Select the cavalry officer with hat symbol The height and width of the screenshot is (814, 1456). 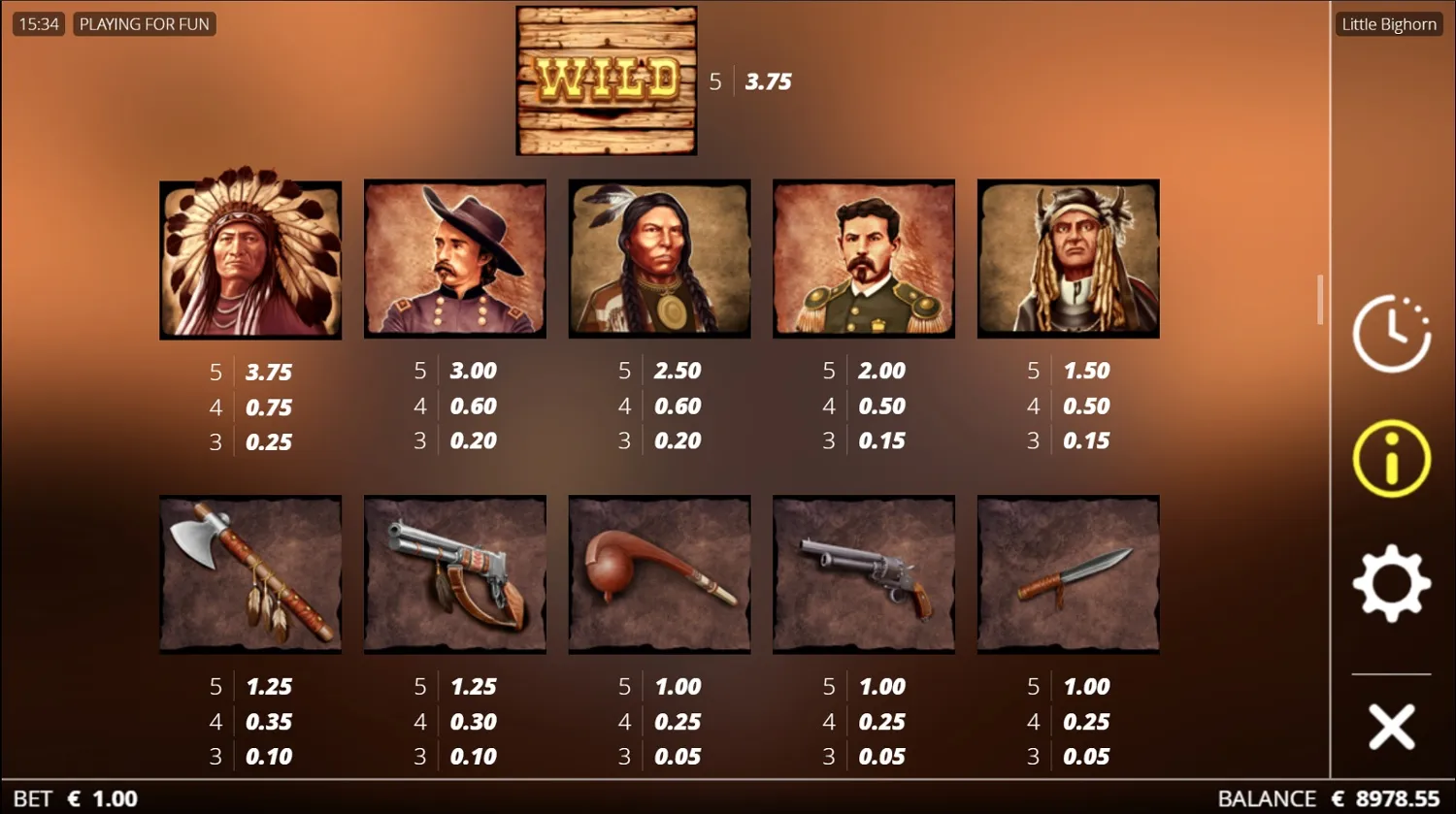coord(454,258)
